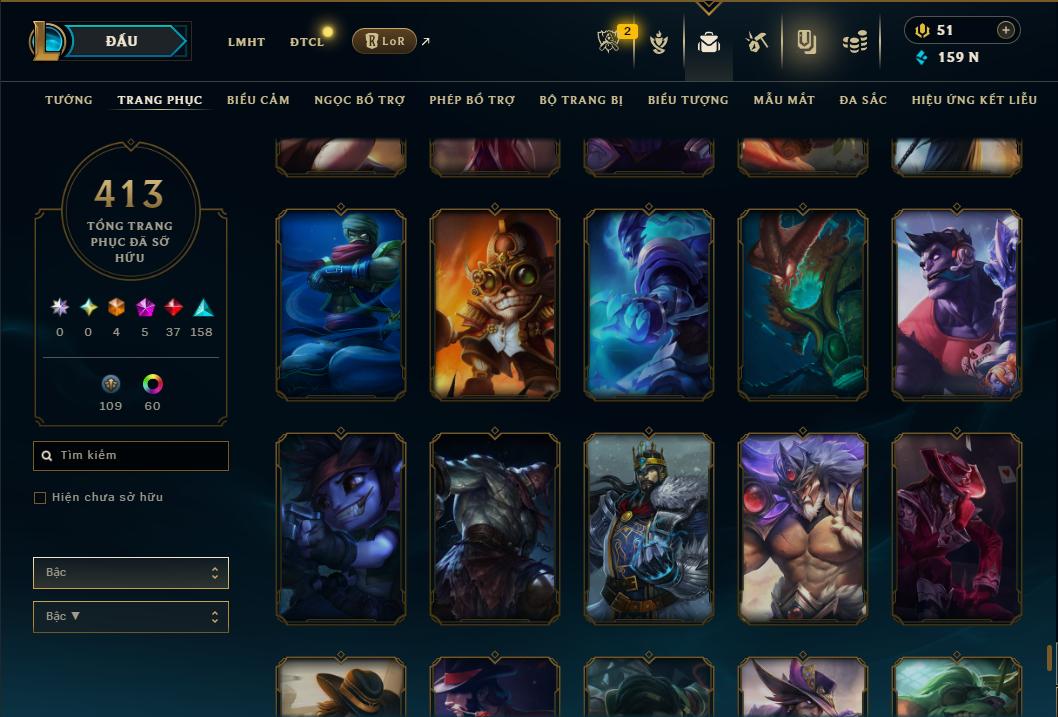This screenshot has height=717, width=1058.
Task: Open the BIỂU CẢM tab
Action: [258, 100]
